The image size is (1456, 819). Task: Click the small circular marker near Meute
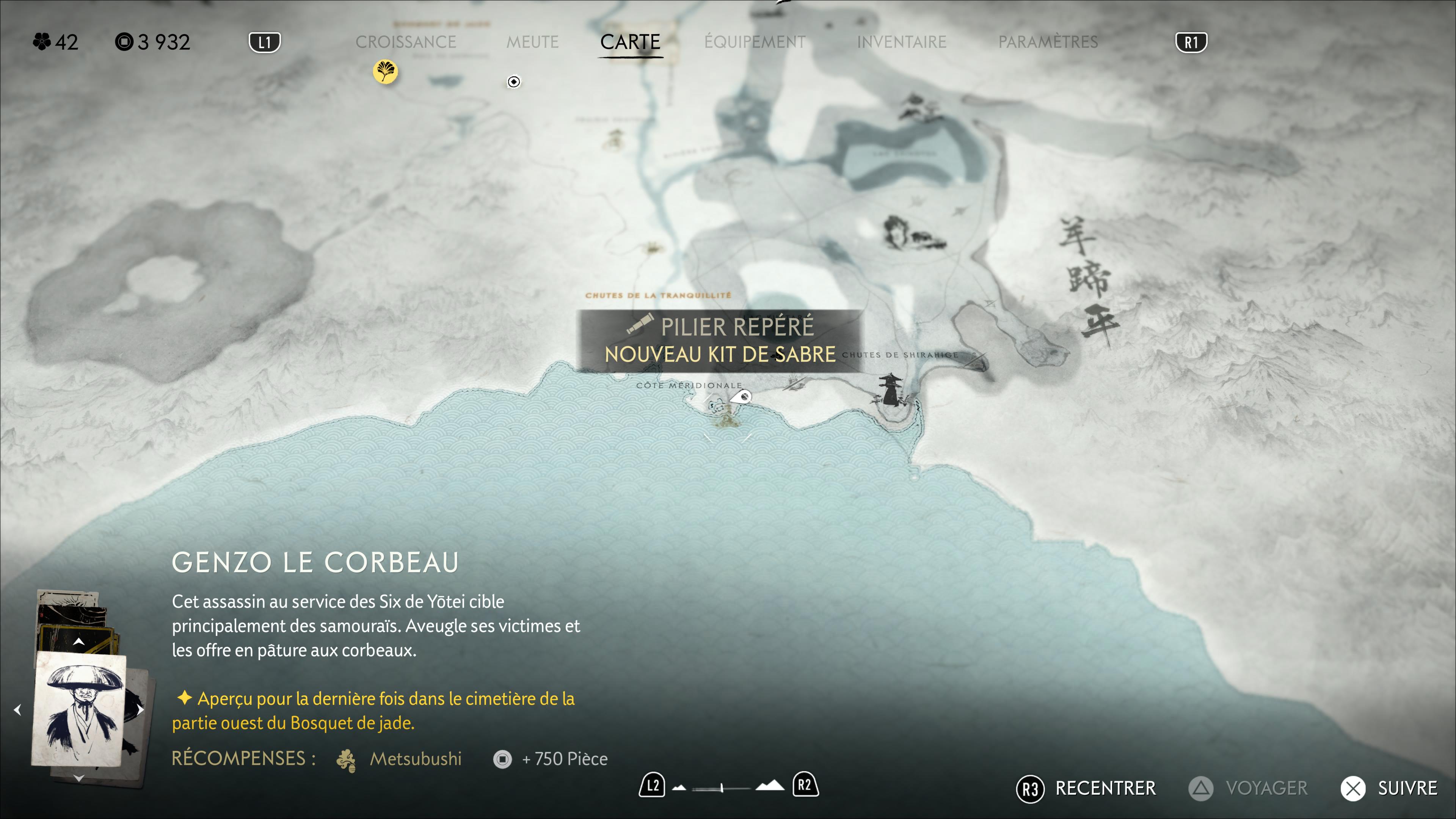coord(513,82)
